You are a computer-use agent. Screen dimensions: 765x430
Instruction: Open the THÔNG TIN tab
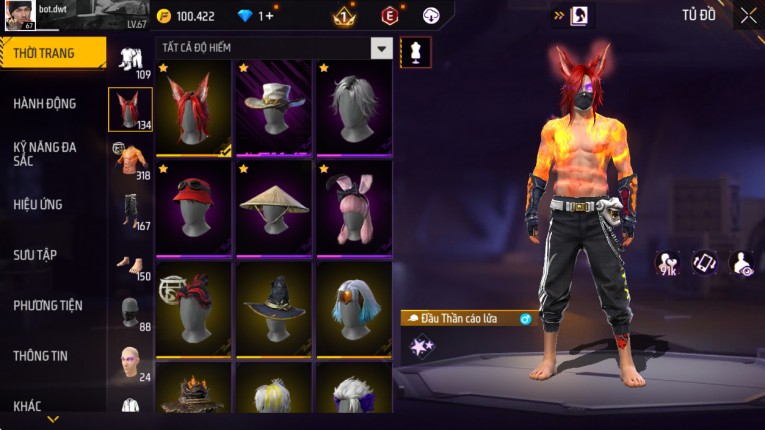pyautogui.click(x=41, y=356)
